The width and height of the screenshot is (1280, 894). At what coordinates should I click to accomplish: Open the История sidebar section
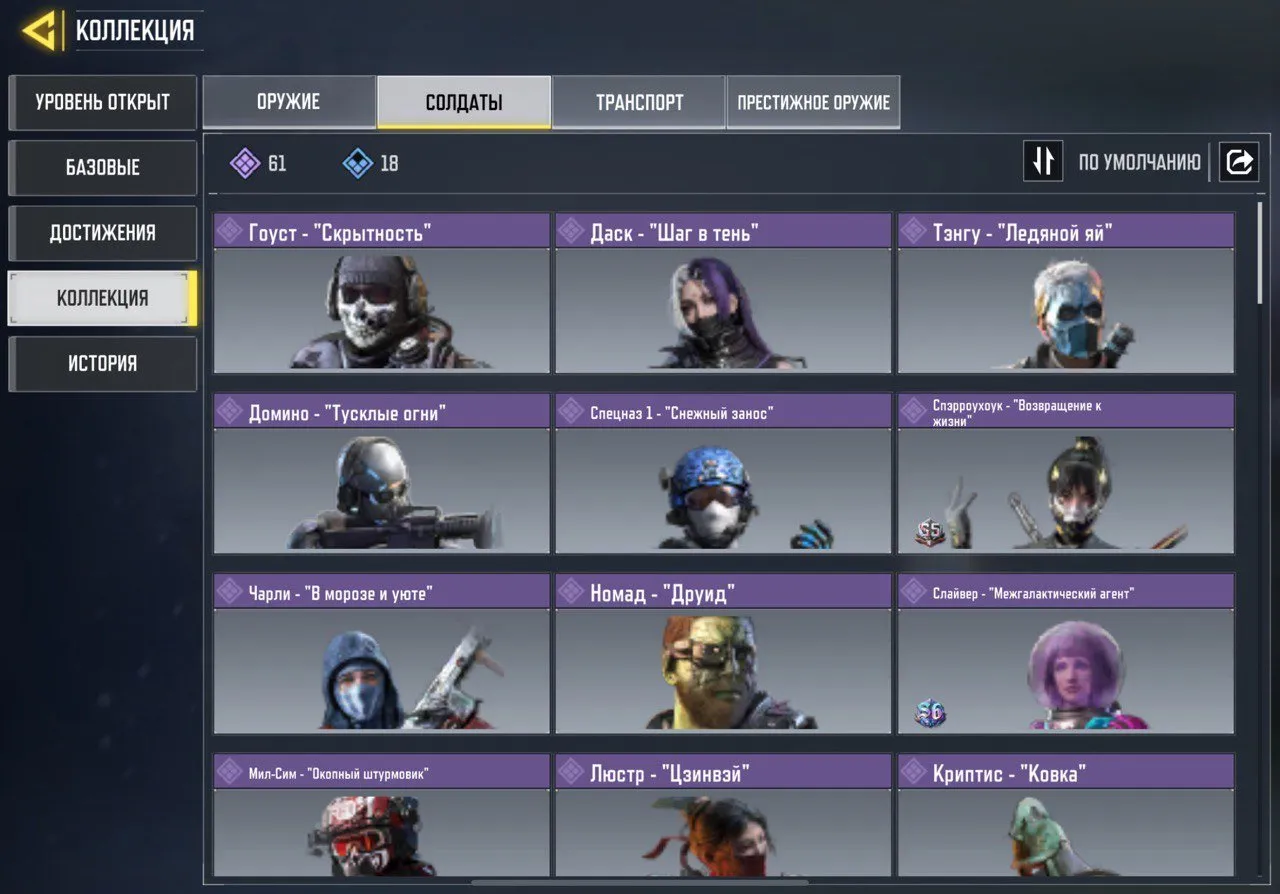[x=102, y=363]
